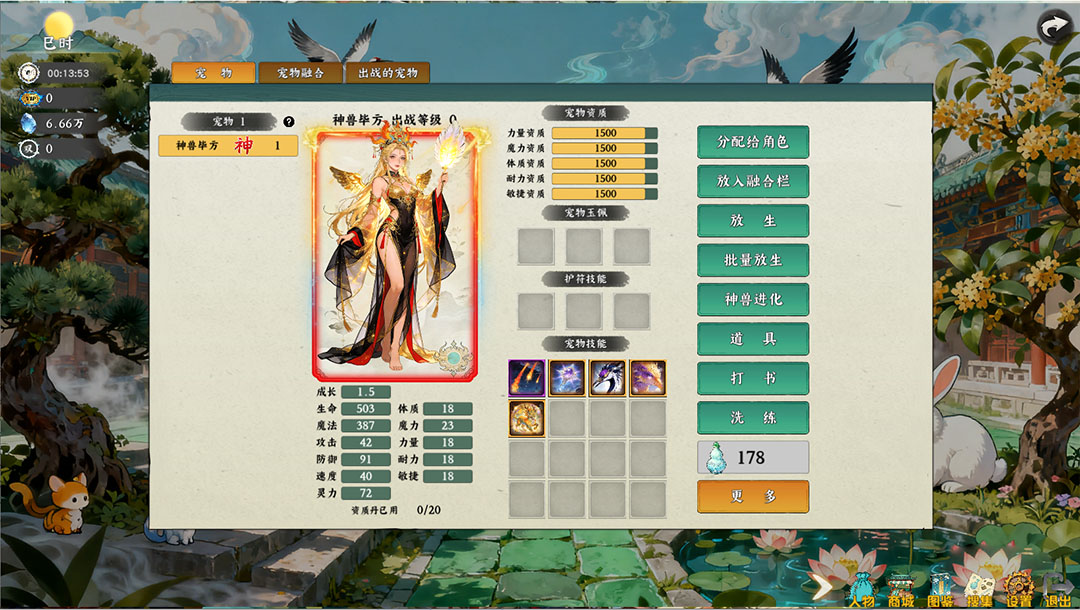Select 神兽毕方 in the pet list
1080x610 pixels.
228,146
